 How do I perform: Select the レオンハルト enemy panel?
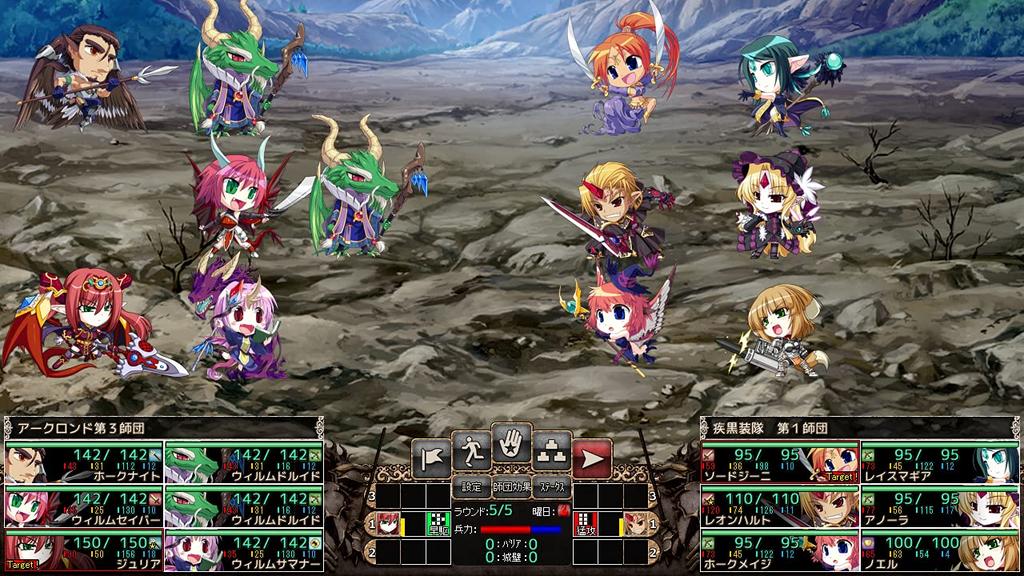coord(779,507)
